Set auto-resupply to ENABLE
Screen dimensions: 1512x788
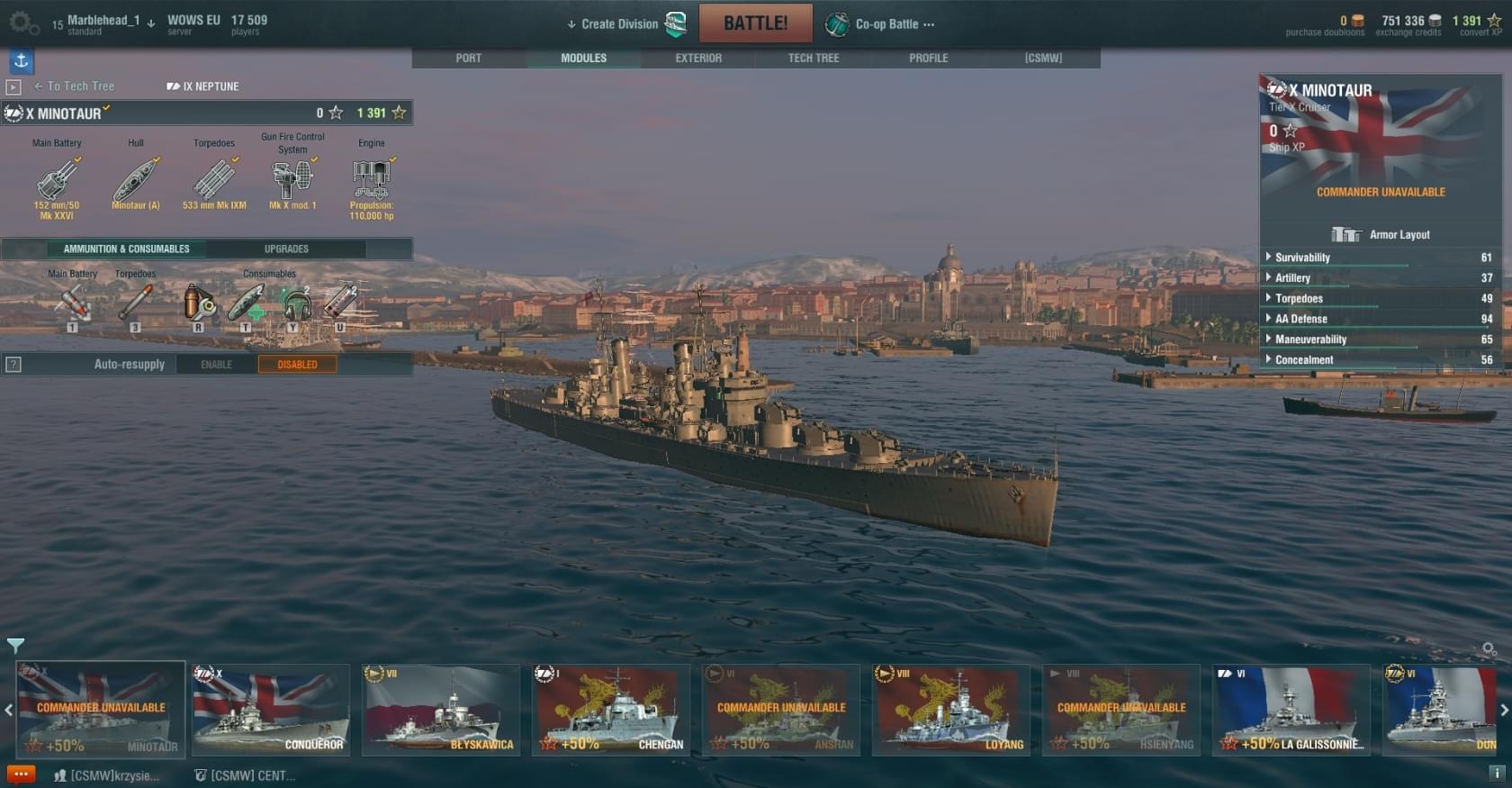[x=216, y=365]
